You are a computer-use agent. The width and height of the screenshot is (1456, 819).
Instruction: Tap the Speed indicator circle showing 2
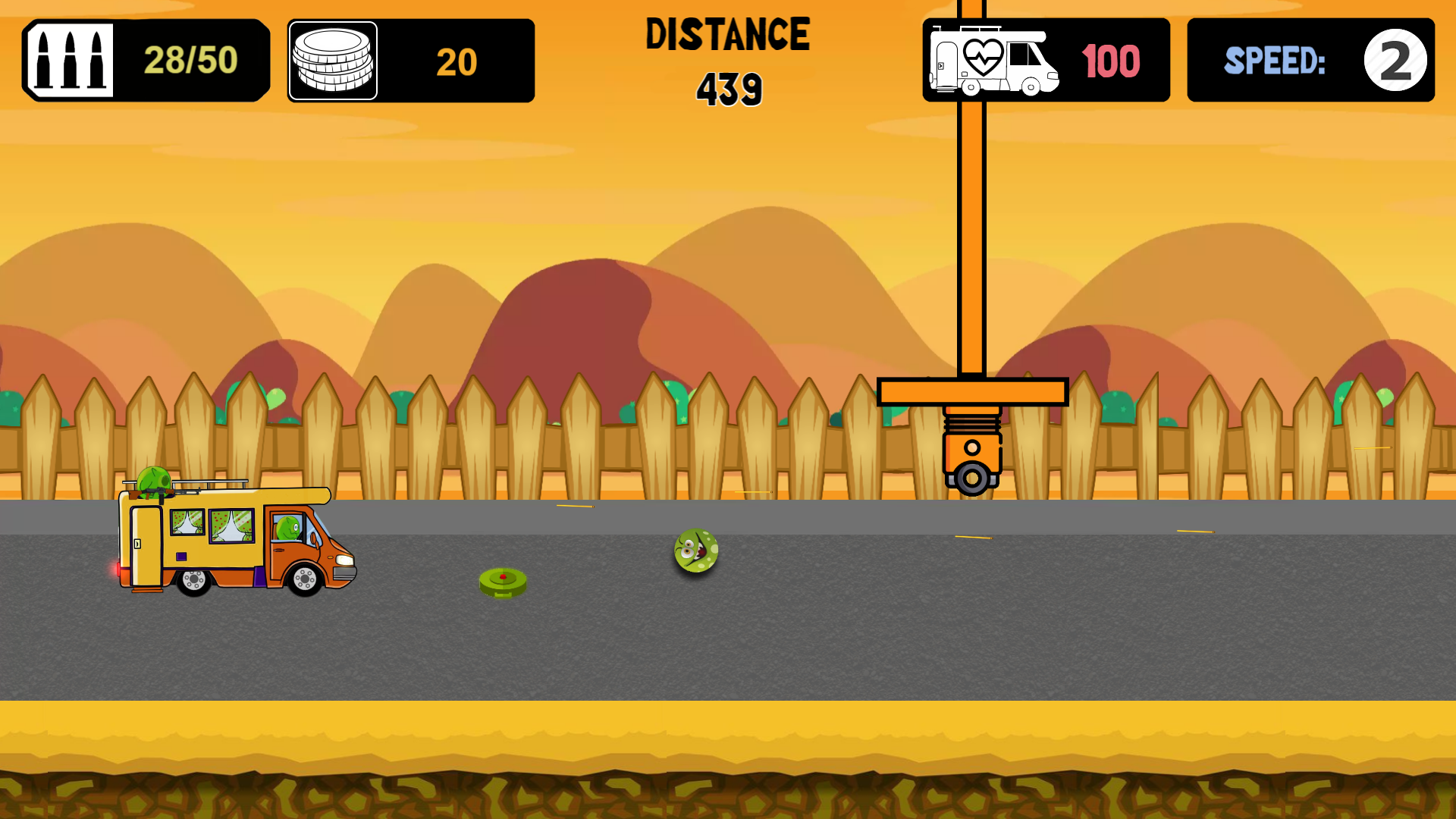coord(1395,60)
